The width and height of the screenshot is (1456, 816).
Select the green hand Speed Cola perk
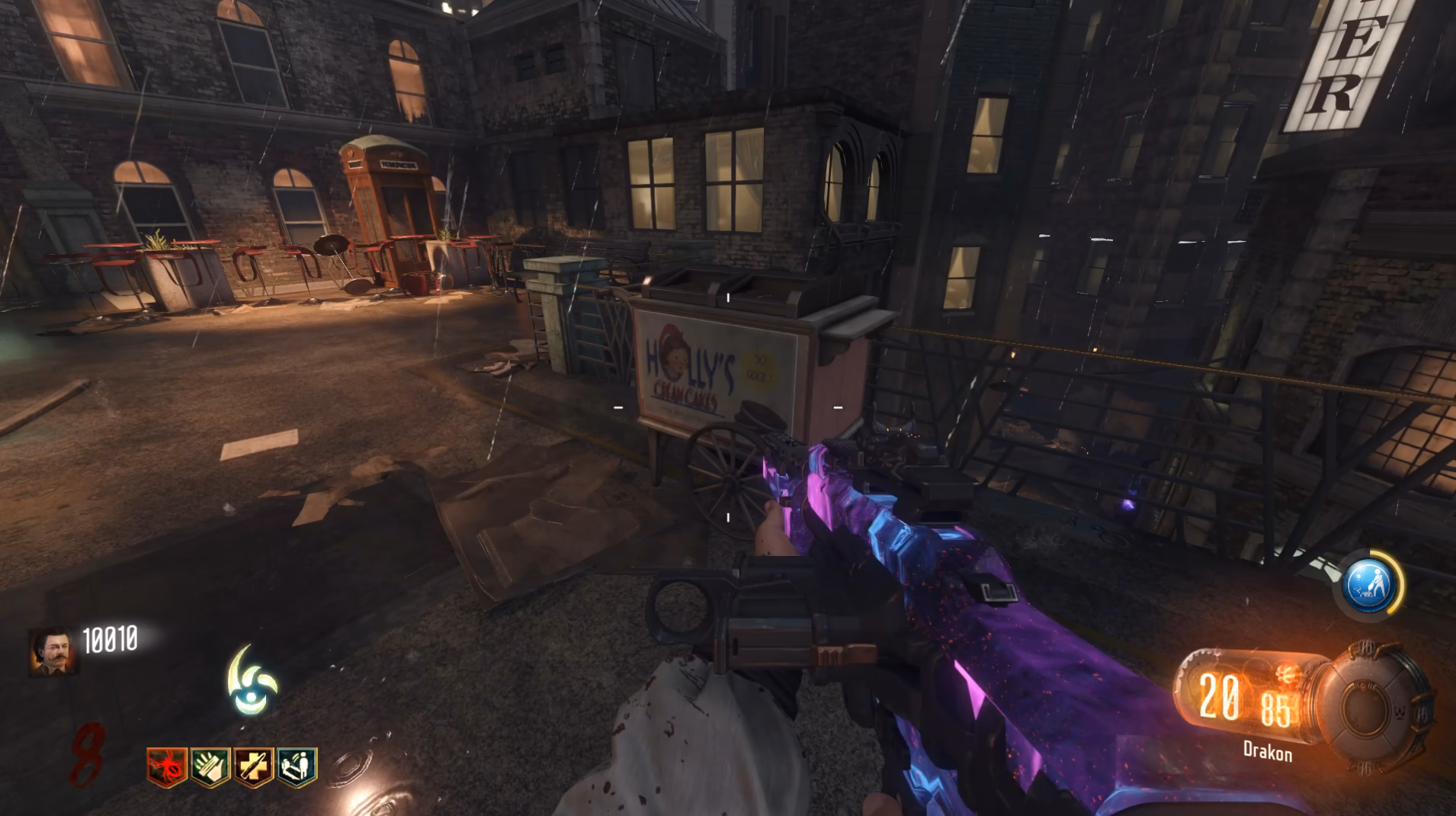pyautogui.click(x=210, y=766)
